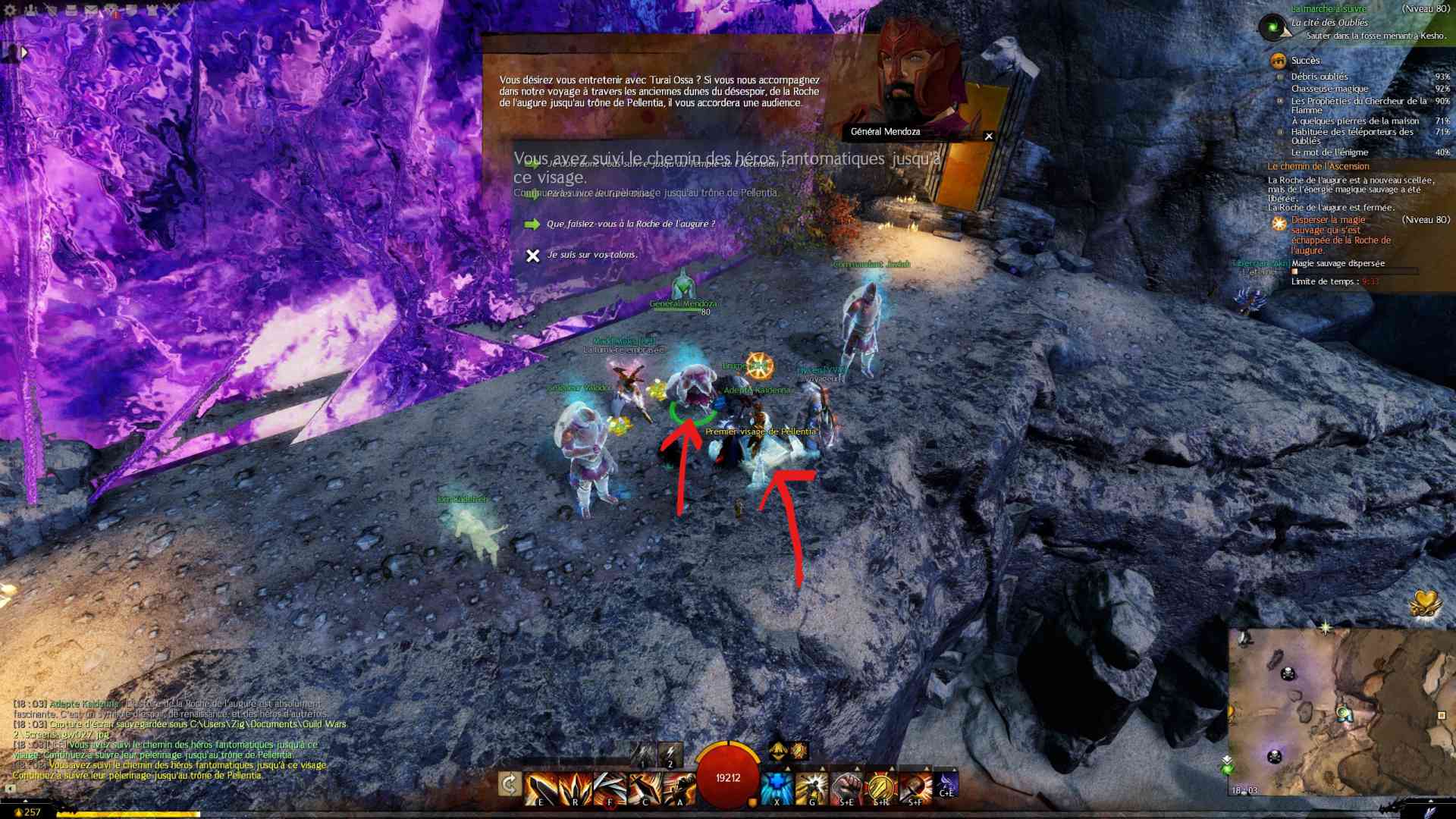Open the contacts silhouettes icon

click(32, 11)
